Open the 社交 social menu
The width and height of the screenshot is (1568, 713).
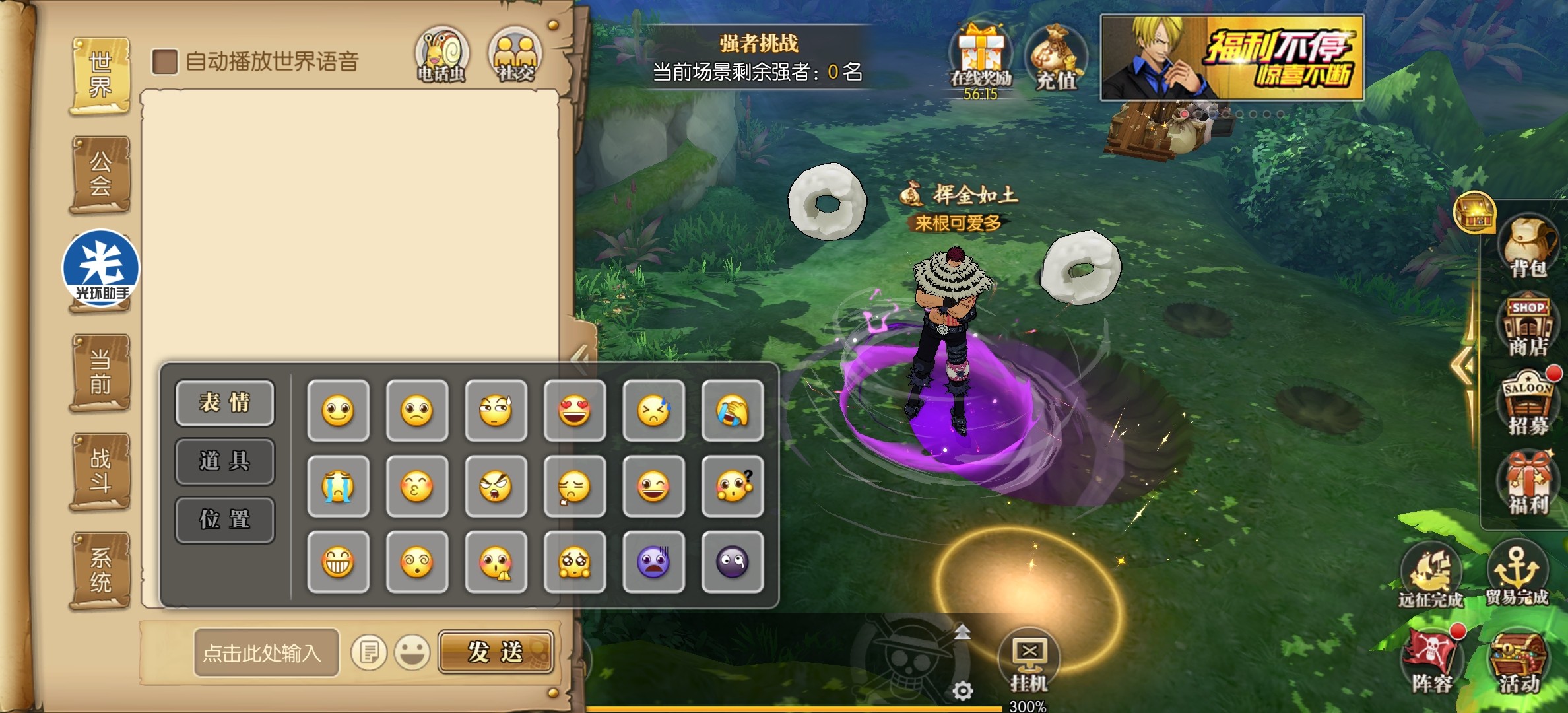coord(515,55)
